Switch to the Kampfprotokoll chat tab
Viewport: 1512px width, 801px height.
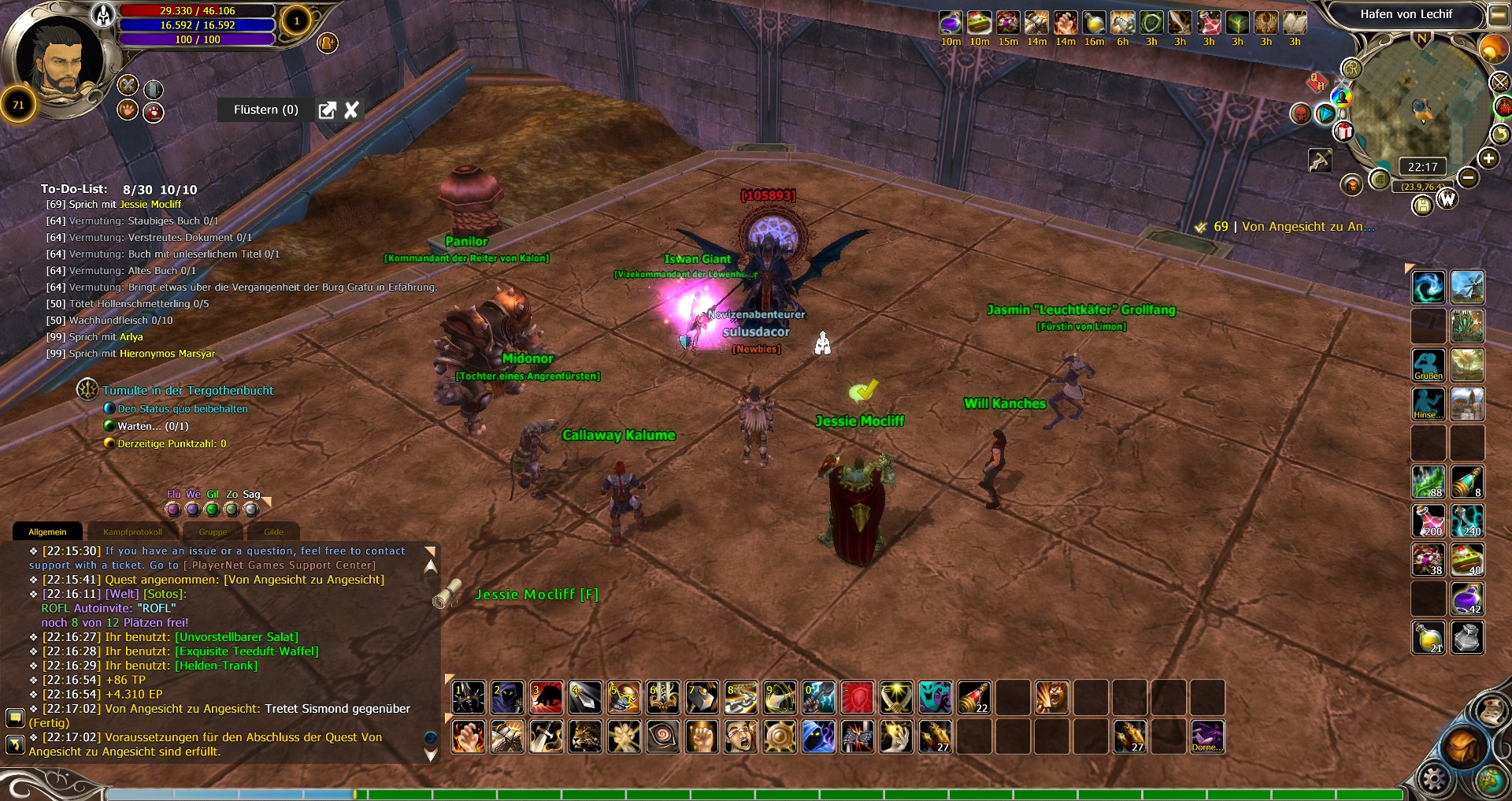132,532
